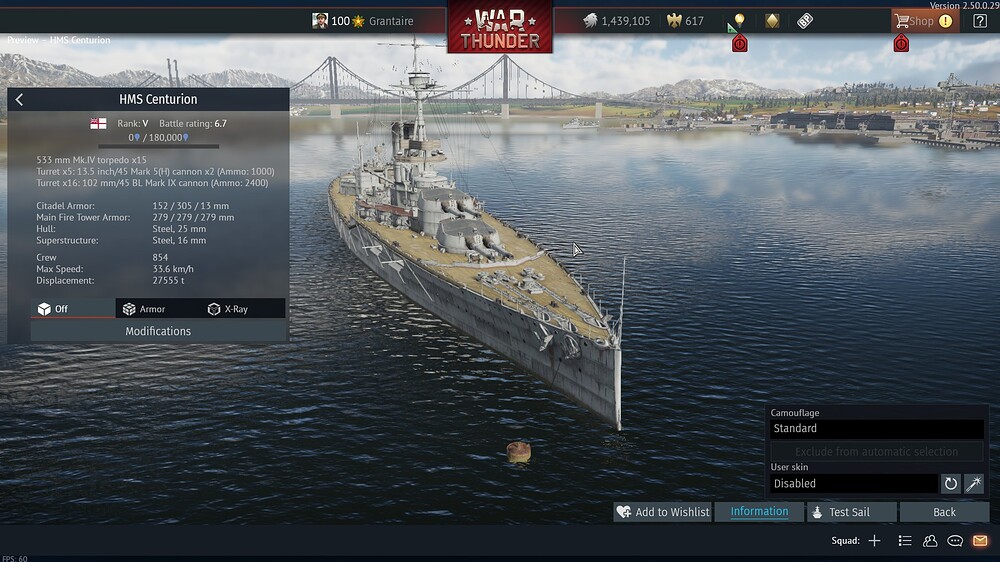The height and width of the screenshot is (562, 1000).
Task: Go back using the arrow beside HMS Centurion
Action: pos(19,100)
